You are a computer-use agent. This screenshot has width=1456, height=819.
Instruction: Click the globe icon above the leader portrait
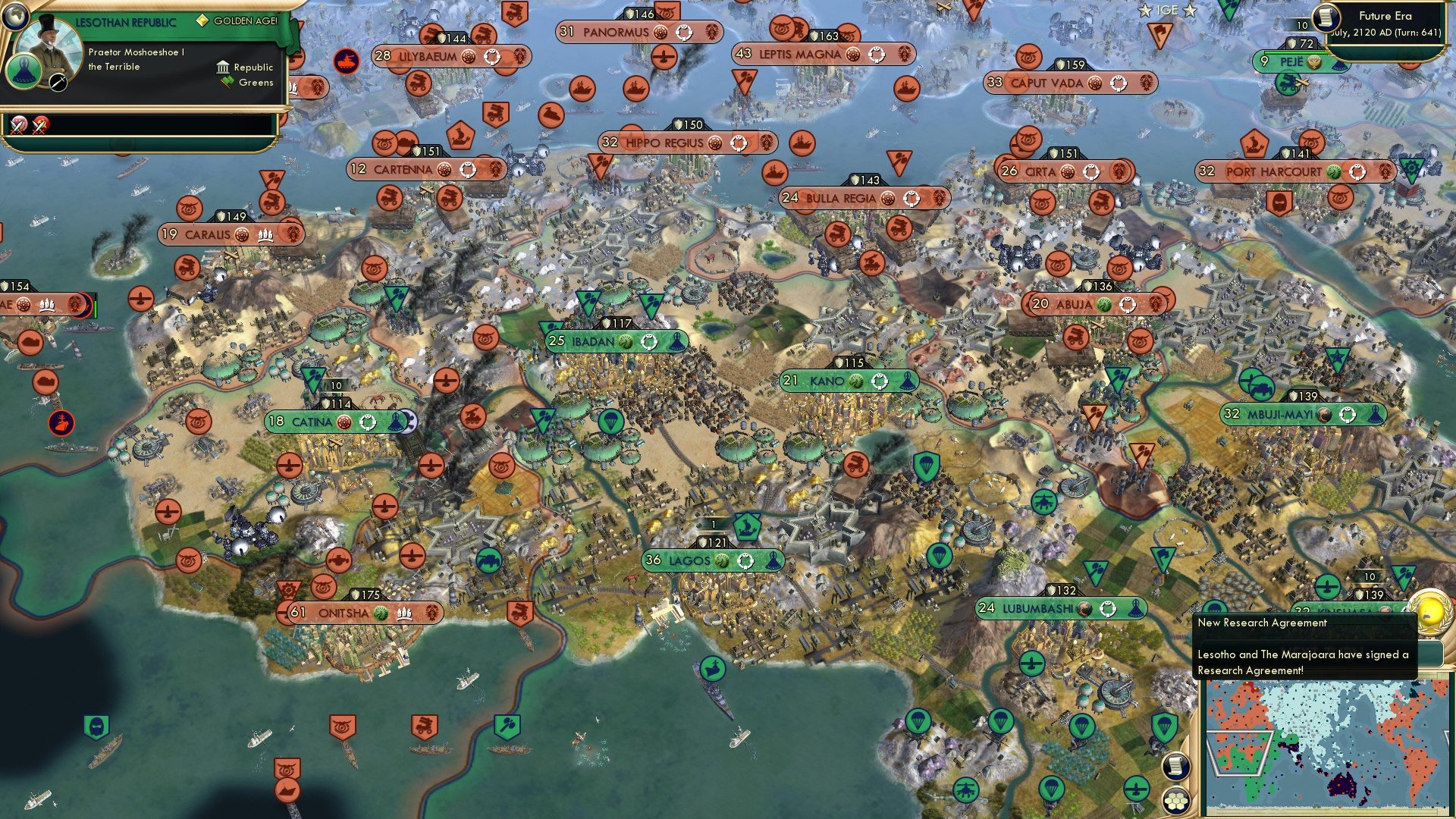[16, 17]
